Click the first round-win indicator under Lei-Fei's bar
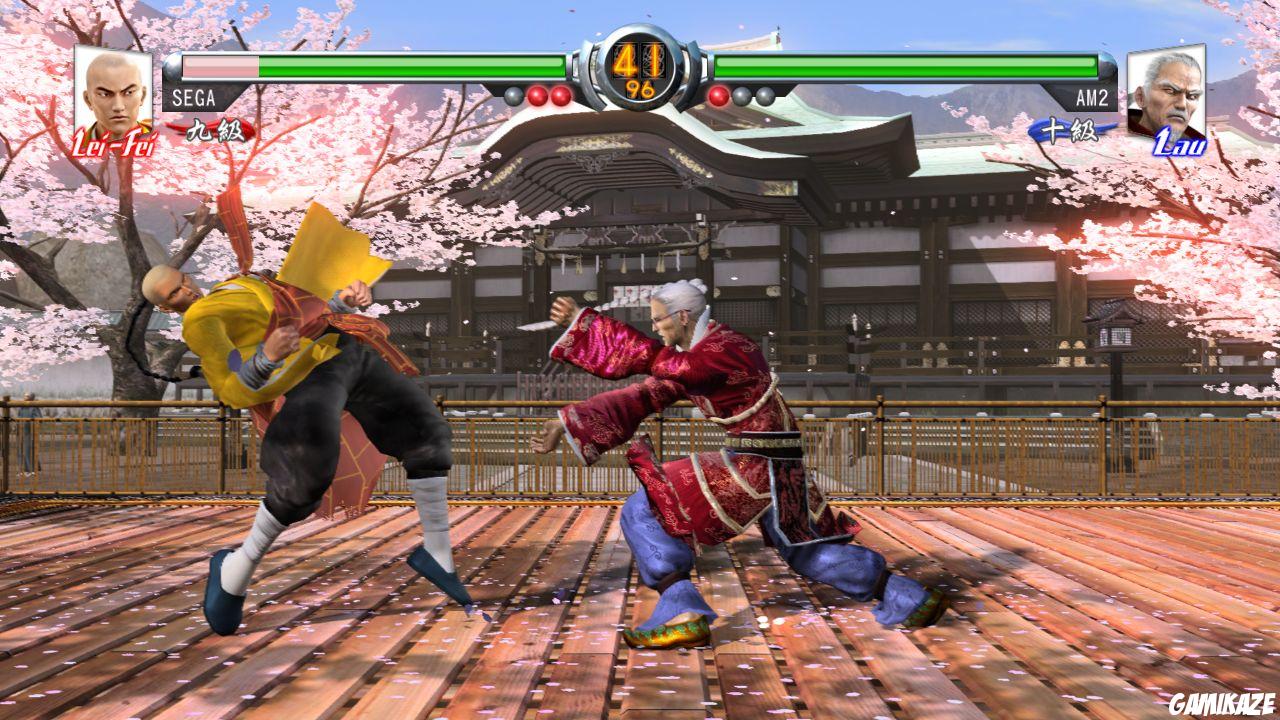The width and height of the screenshot is (1280, 720). 512,95
